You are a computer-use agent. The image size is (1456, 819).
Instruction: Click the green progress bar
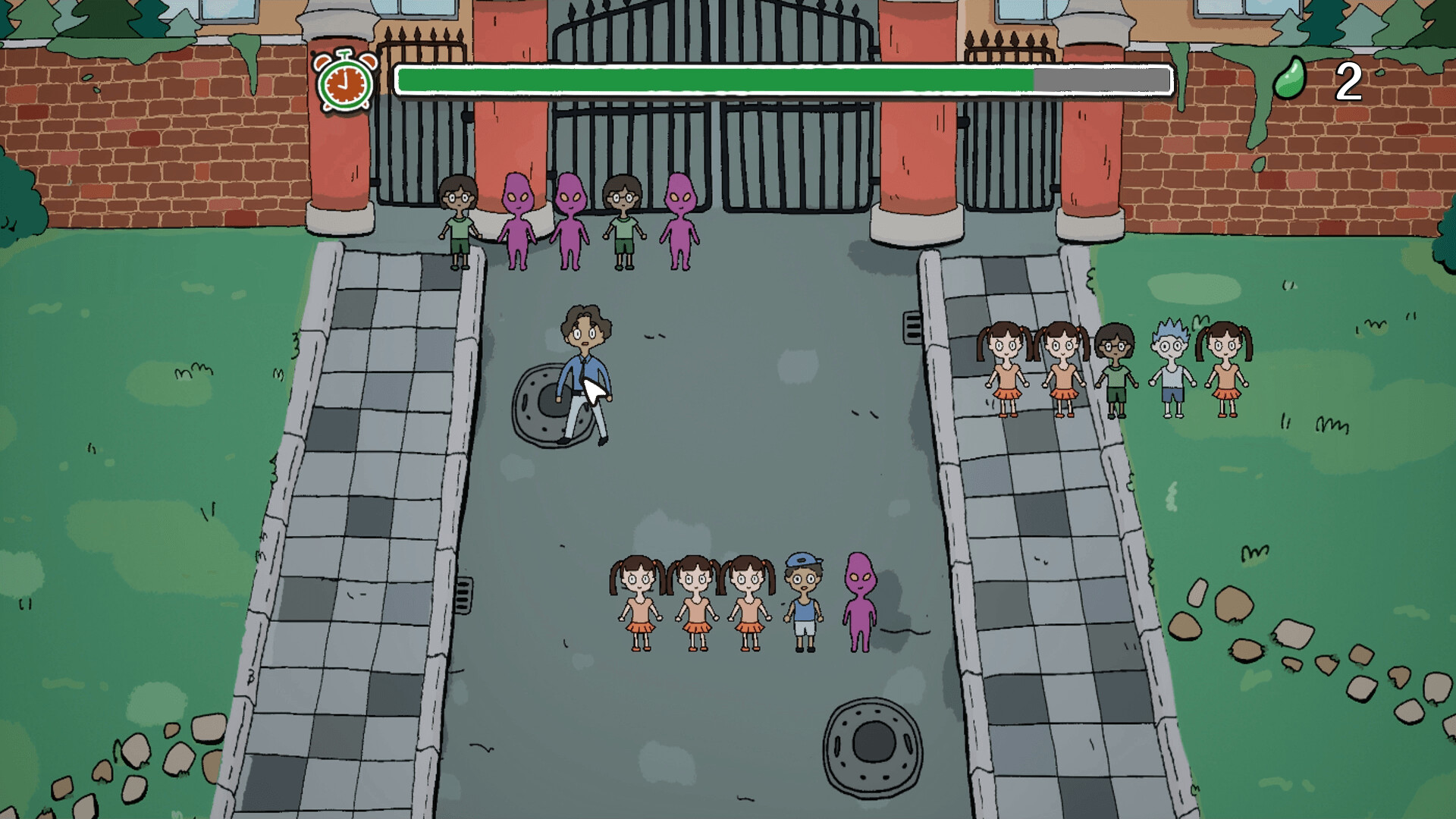713,78
